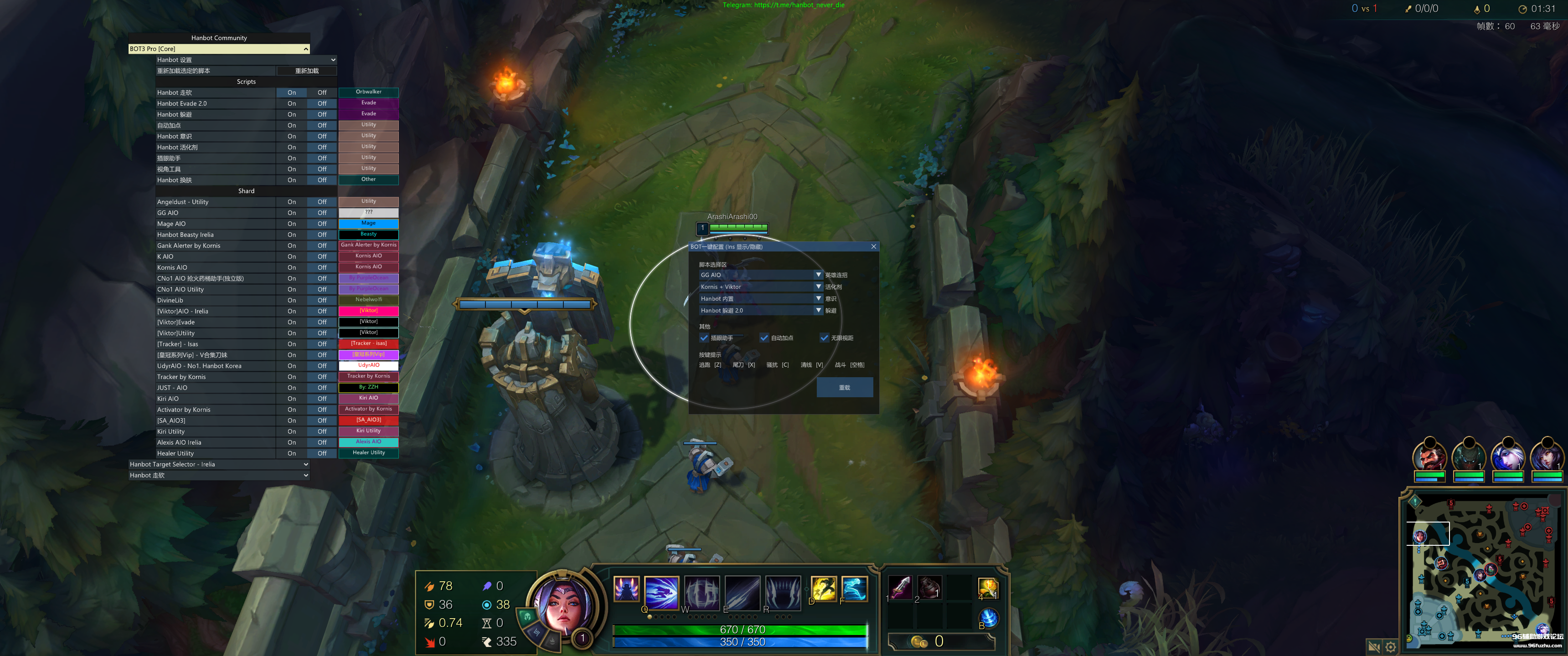1568x656 pixels.
Task: Click the blue Recall button
Action: pos(989,618)
